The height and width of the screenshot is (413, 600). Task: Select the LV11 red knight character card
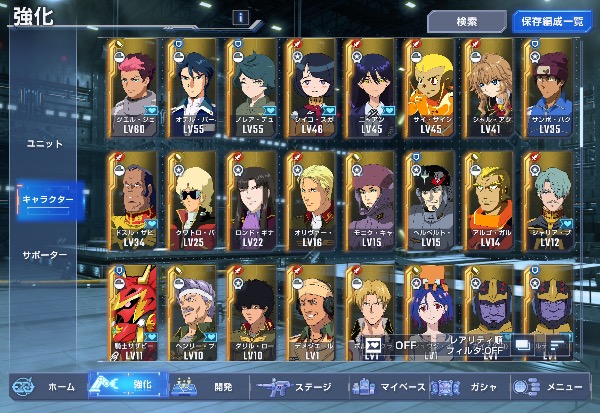click(134, 312)
